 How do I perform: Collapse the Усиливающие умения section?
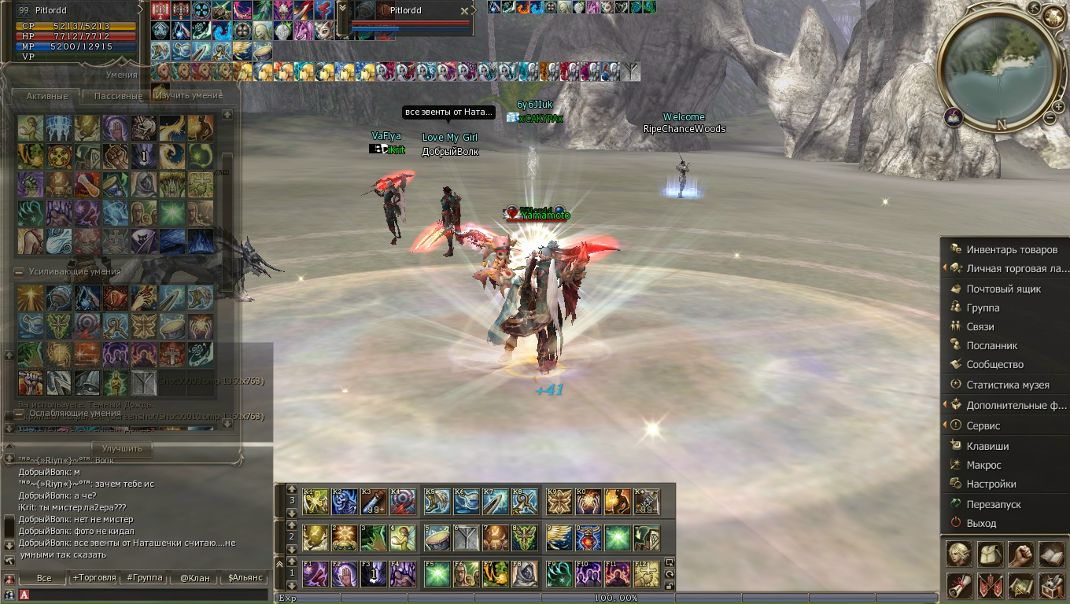click(x=19, y=272)
